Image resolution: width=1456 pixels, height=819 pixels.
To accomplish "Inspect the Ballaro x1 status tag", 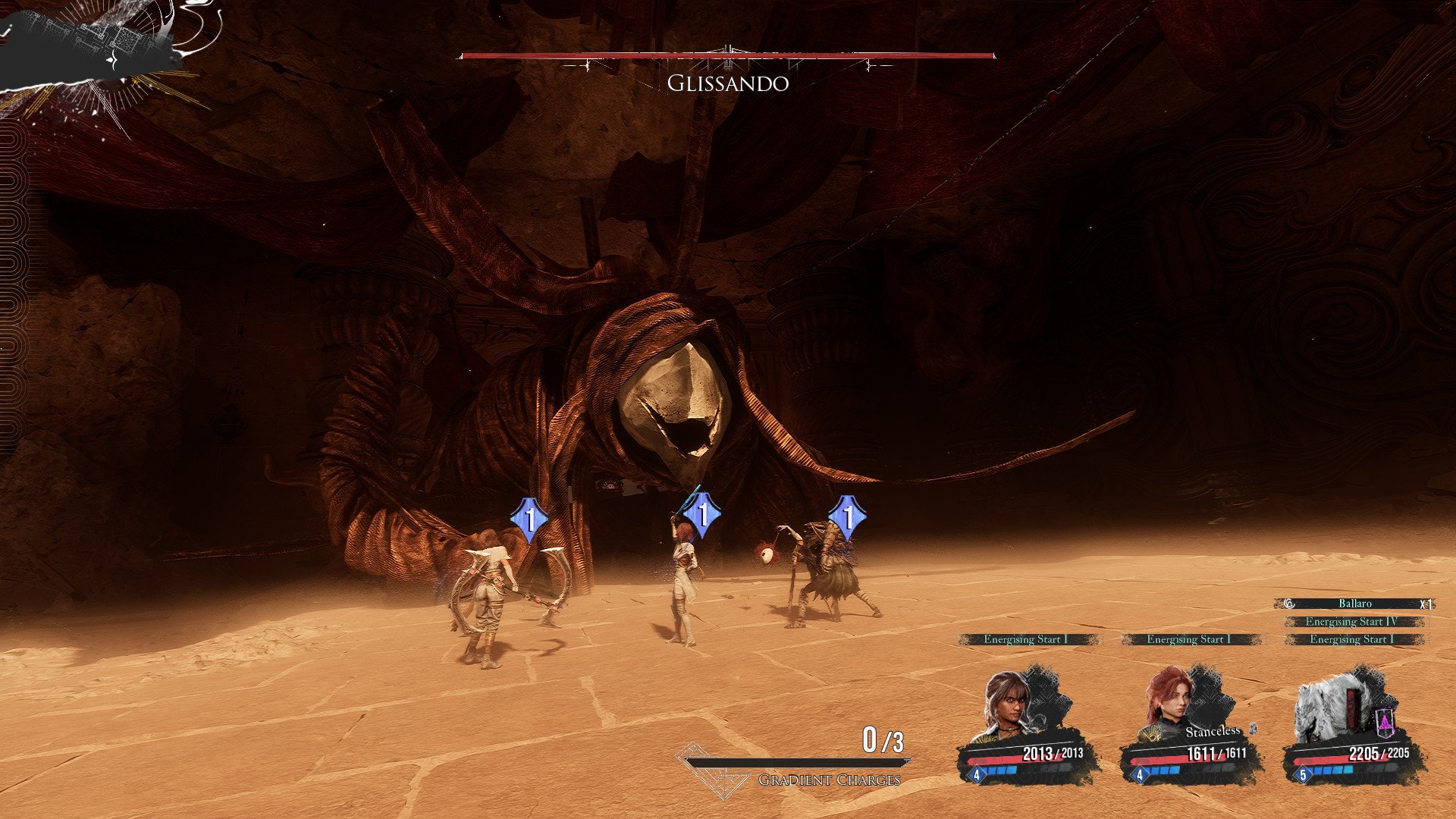I will pyautogui.click(x=1355, y=604).
